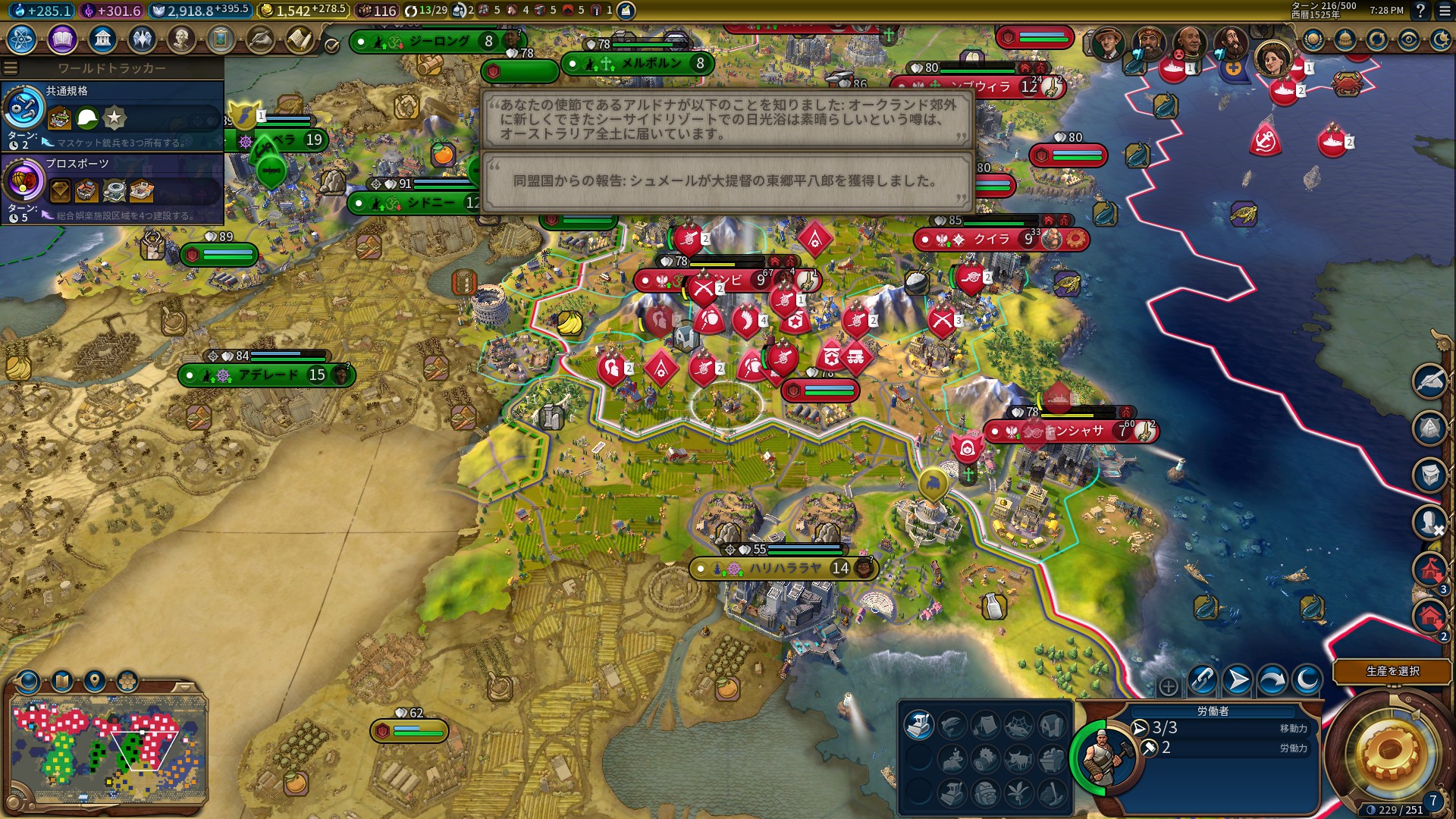The width and height of the screenshot is (1456, 819).
Task: Open the government screen pillared building icon
Action: 102,39
